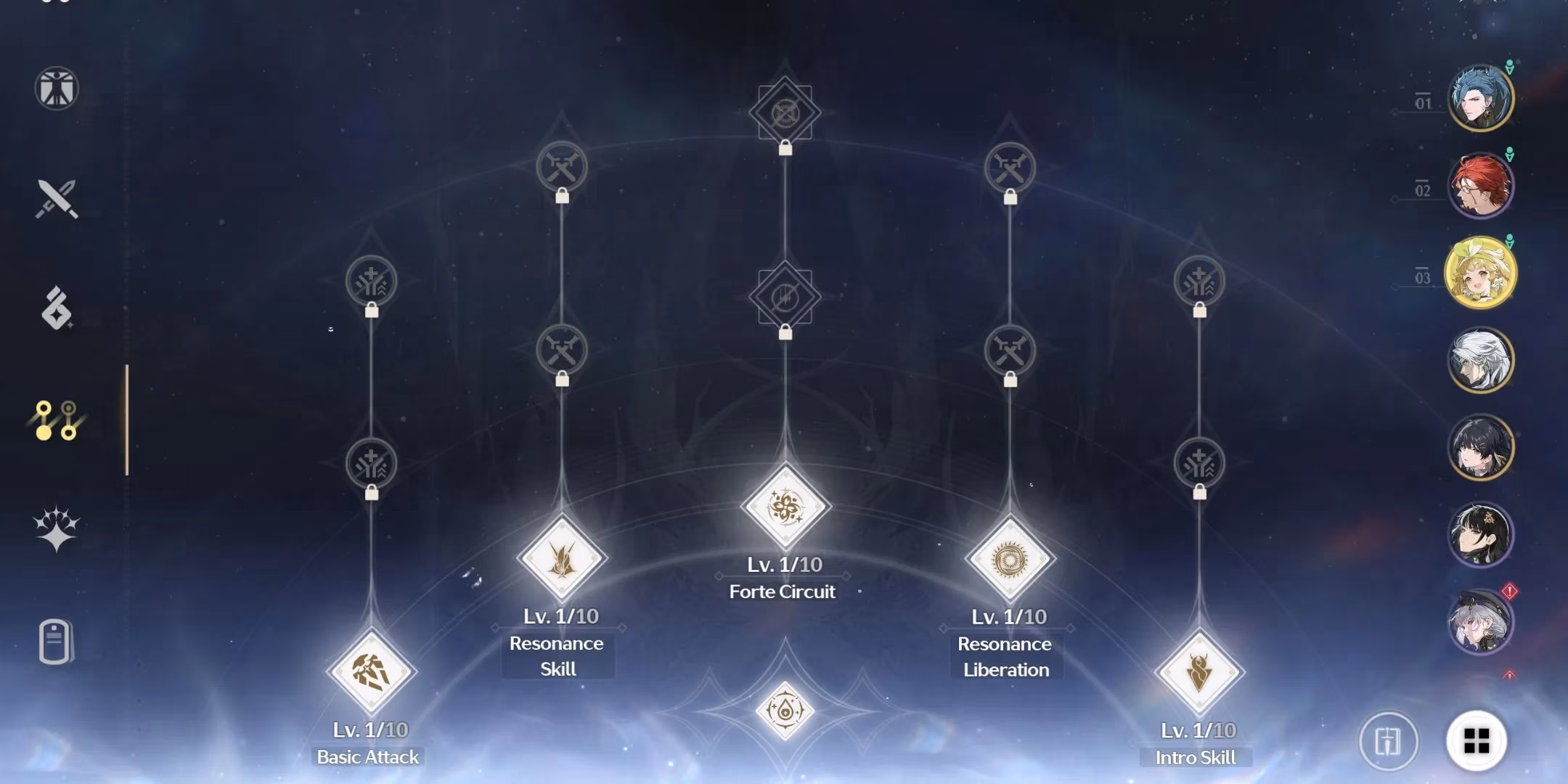This screenshot has width=1568, height=784.
Task: Select the character portrait with red alert badge
Action: point(1479,623)
